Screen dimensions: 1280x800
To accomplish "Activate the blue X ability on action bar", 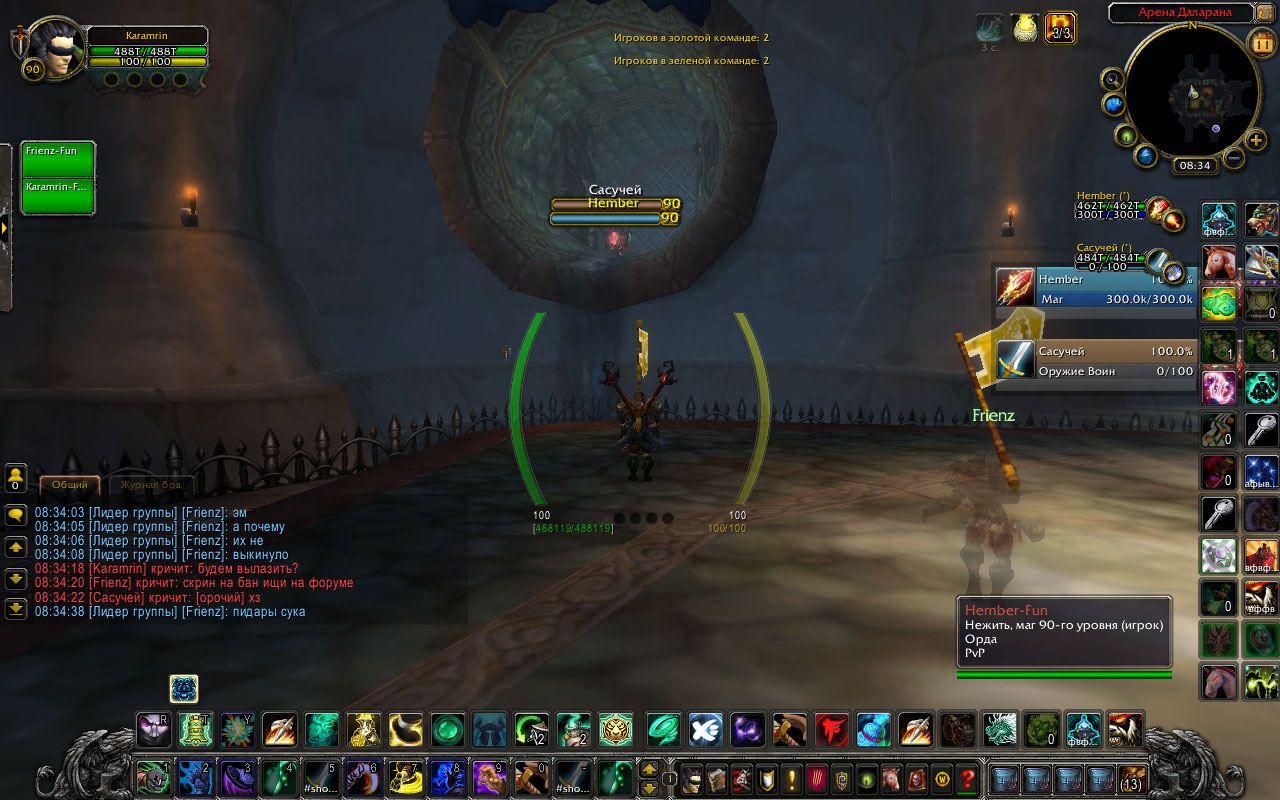I will point(706,730).
